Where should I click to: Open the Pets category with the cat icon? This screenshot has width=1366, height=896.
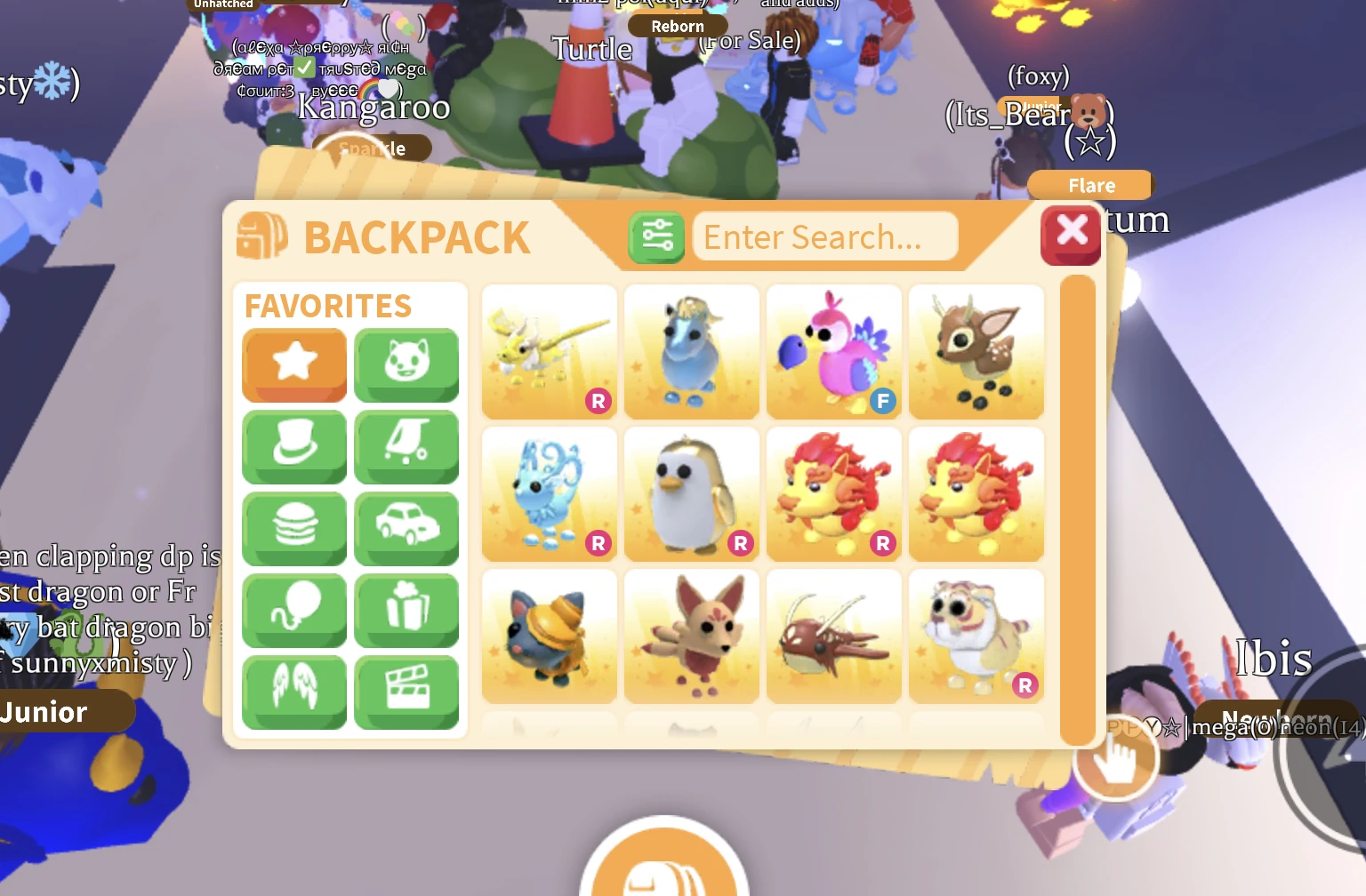tap(406, 365)
